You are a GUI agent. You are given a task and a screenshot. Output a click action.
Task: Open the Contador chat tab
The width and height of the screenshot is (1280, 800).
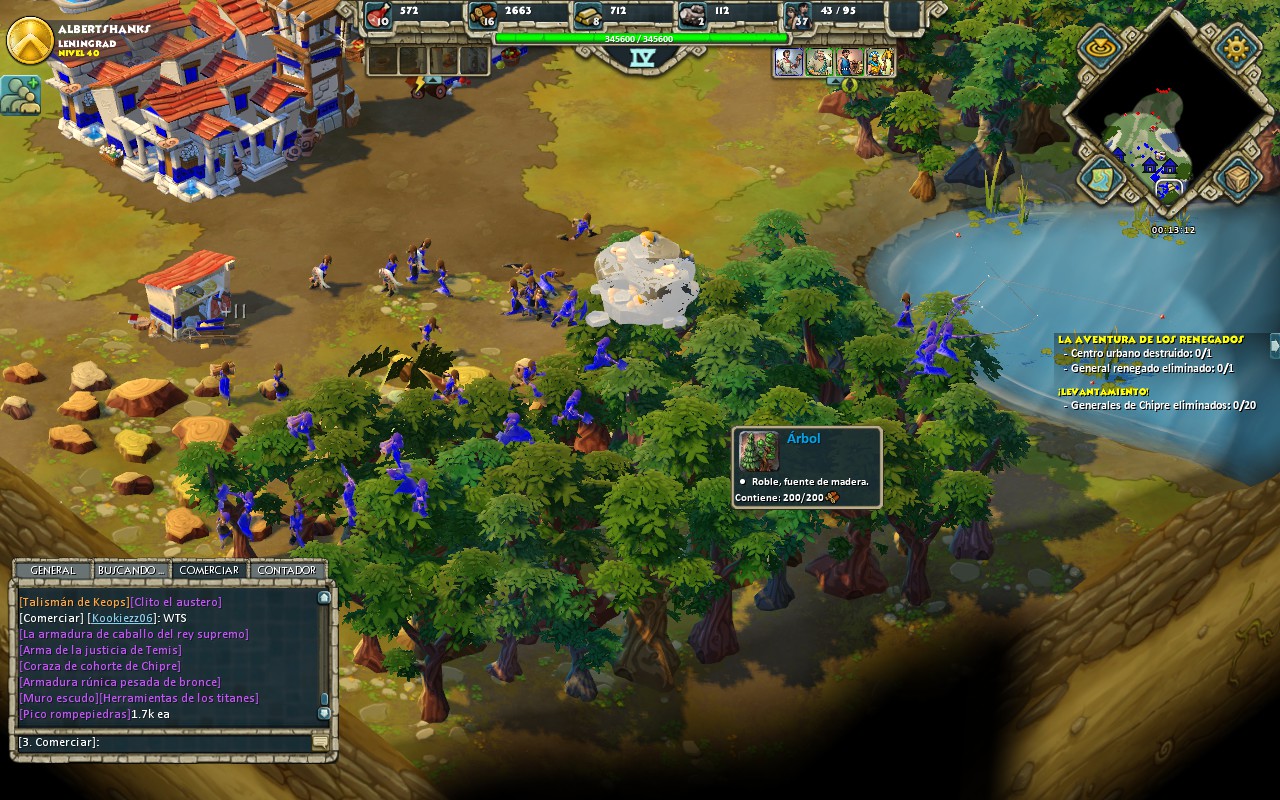pos(287,570)
